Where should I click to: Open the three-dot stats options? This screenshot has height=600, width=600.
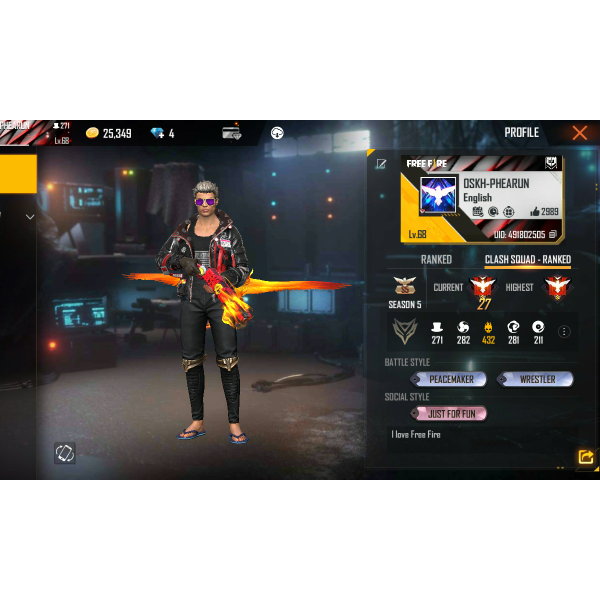click(x=564, y=332)
